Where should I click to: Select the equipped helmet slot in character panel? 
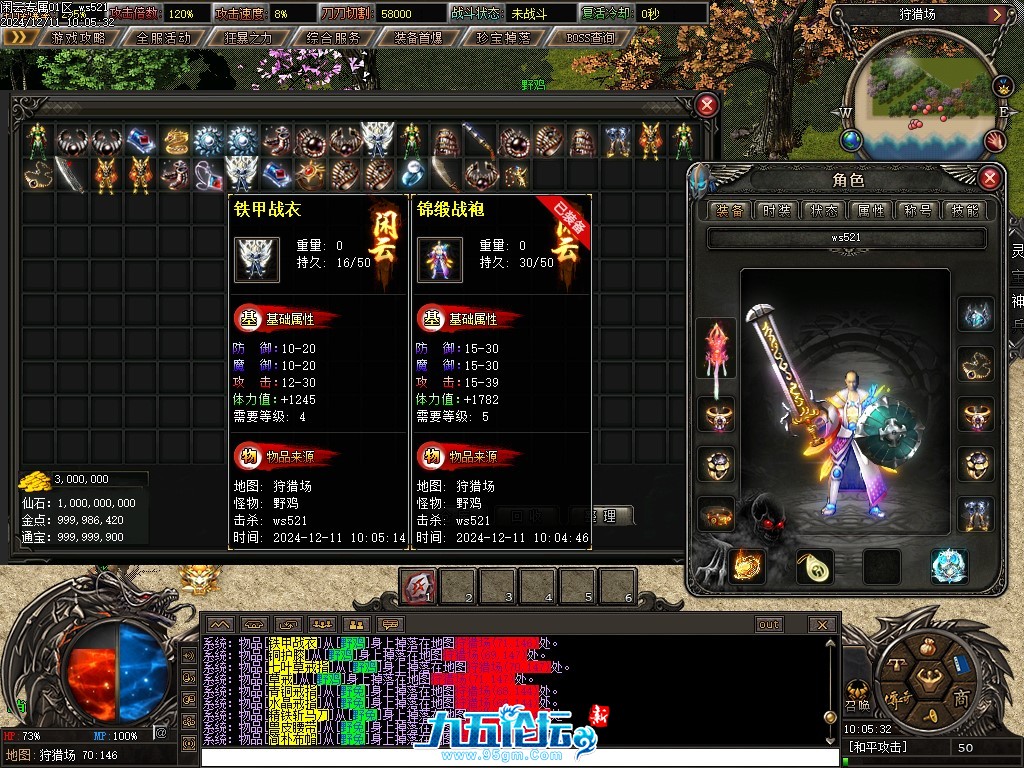click(976, 315)
